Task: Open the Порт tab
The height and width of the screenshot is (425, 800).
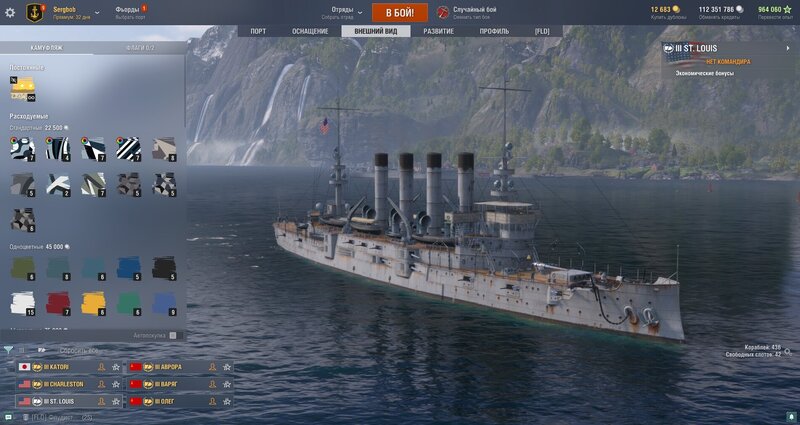Action: coord(258,31)
